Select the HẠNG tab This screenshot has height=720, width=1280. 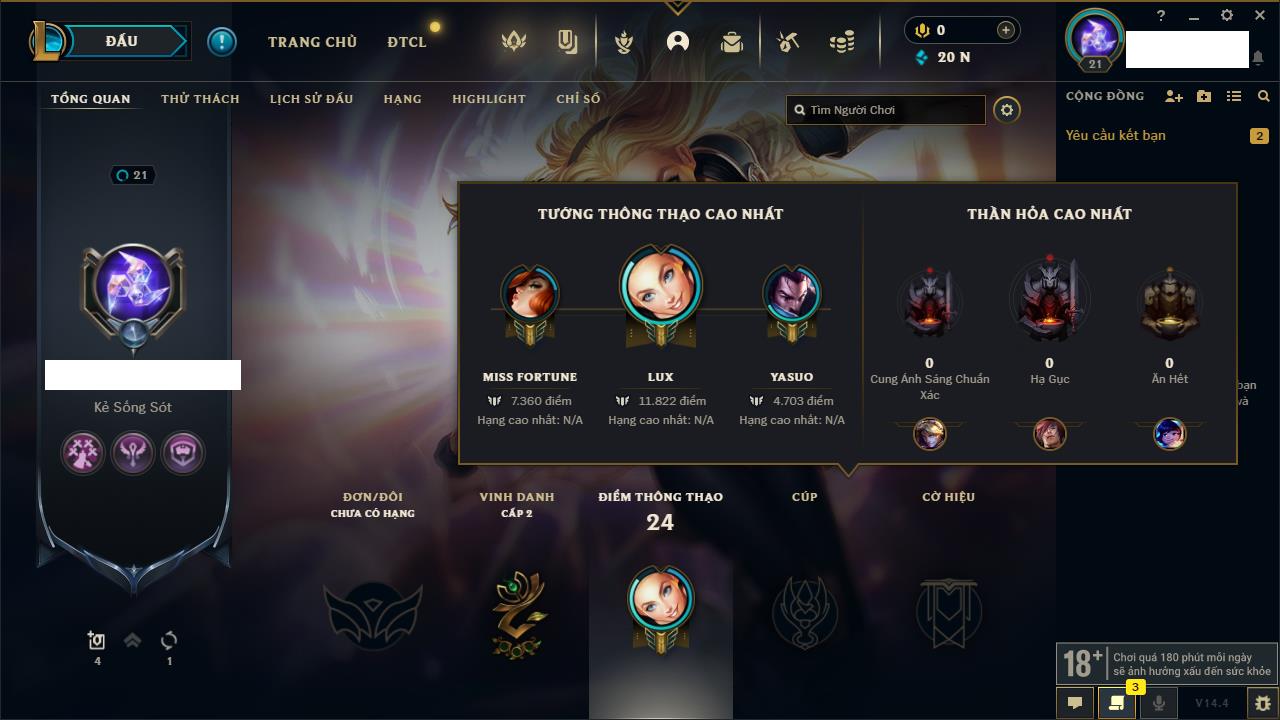402,99
